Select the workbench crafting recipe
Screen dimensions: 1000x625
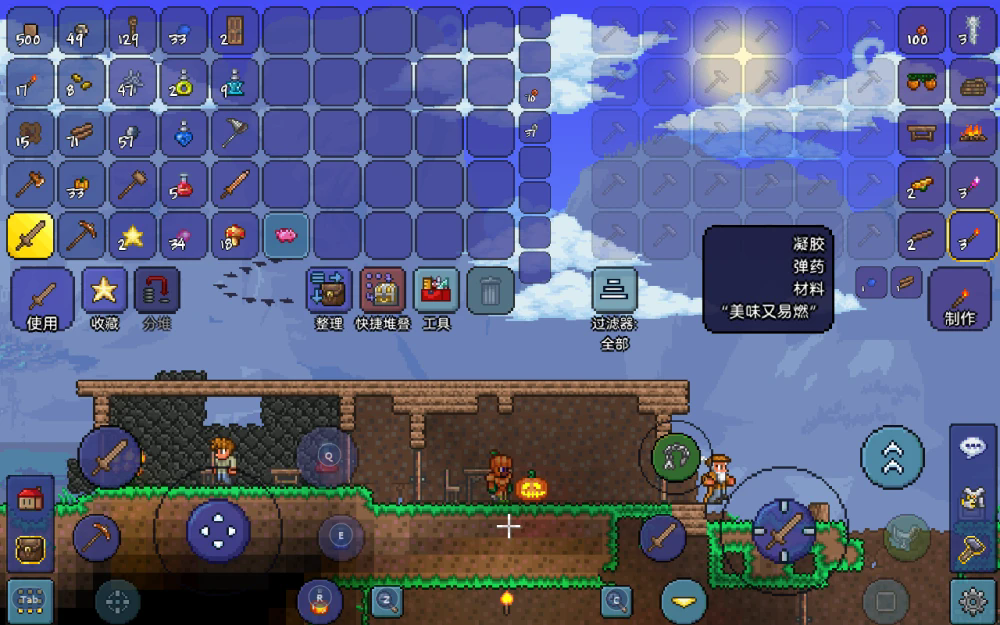pyautogui.click(x=921, y=132)
